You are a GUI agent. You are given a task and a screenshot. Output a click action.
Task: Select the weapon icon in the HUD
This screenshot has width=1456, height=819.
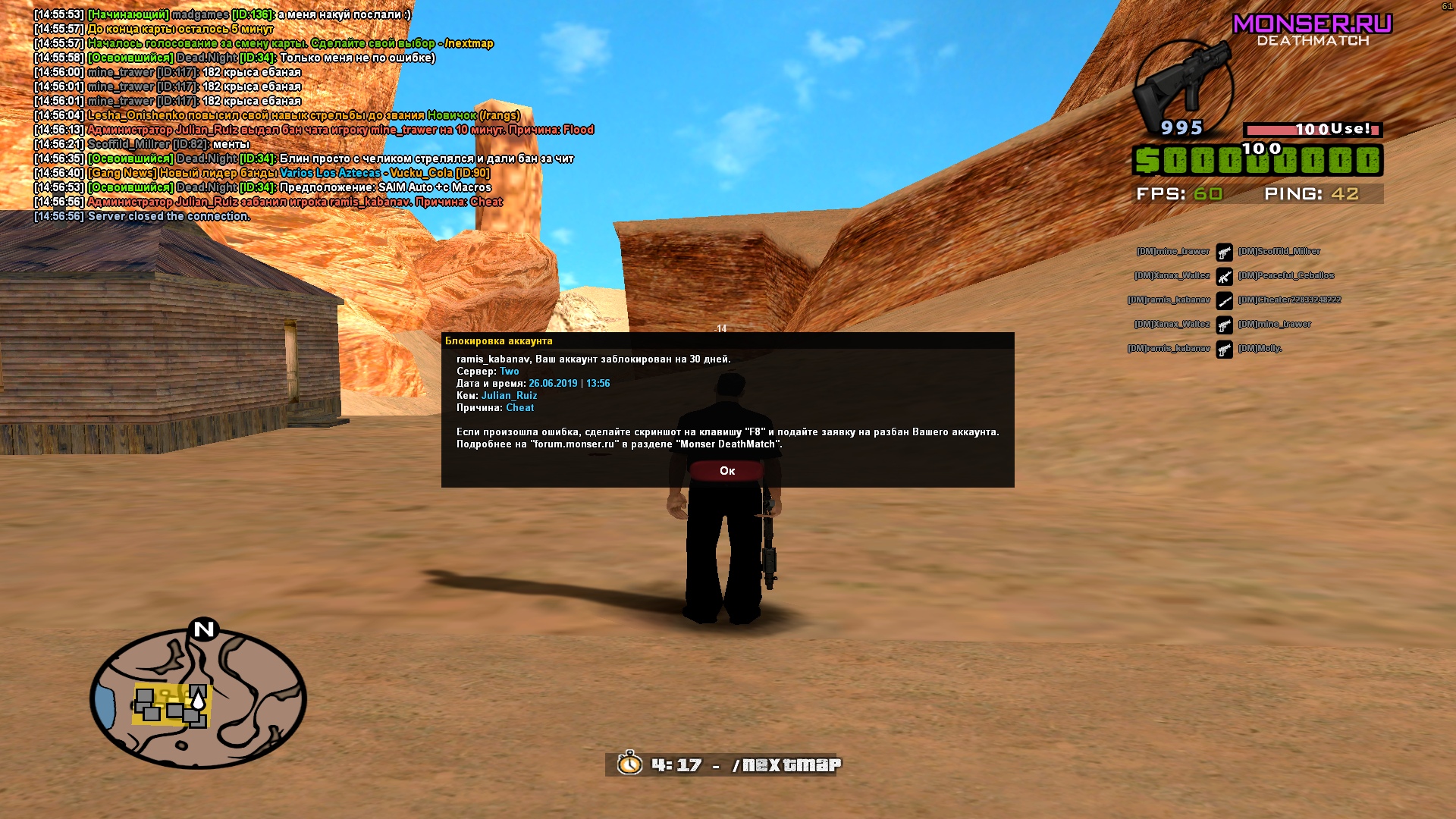(1182, 86)
